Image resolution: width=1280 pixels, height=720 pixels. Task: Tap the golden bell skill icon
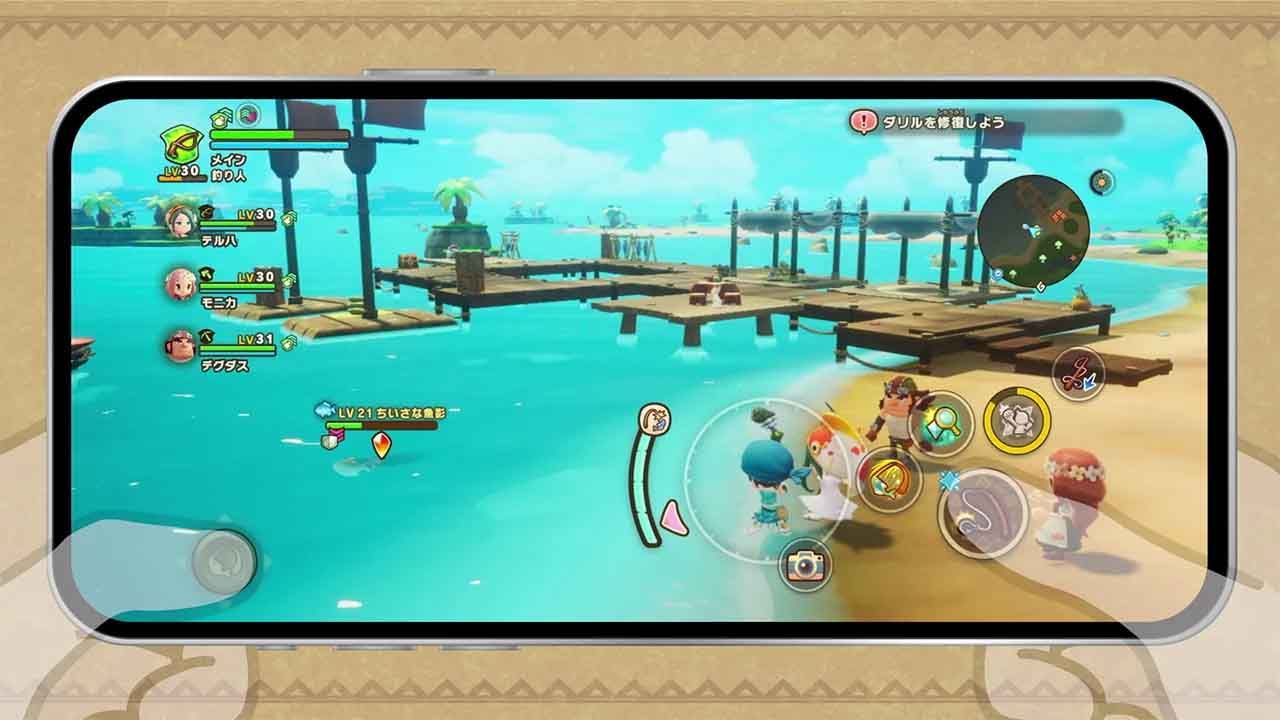pyautogui.click(x=886, y=479)
